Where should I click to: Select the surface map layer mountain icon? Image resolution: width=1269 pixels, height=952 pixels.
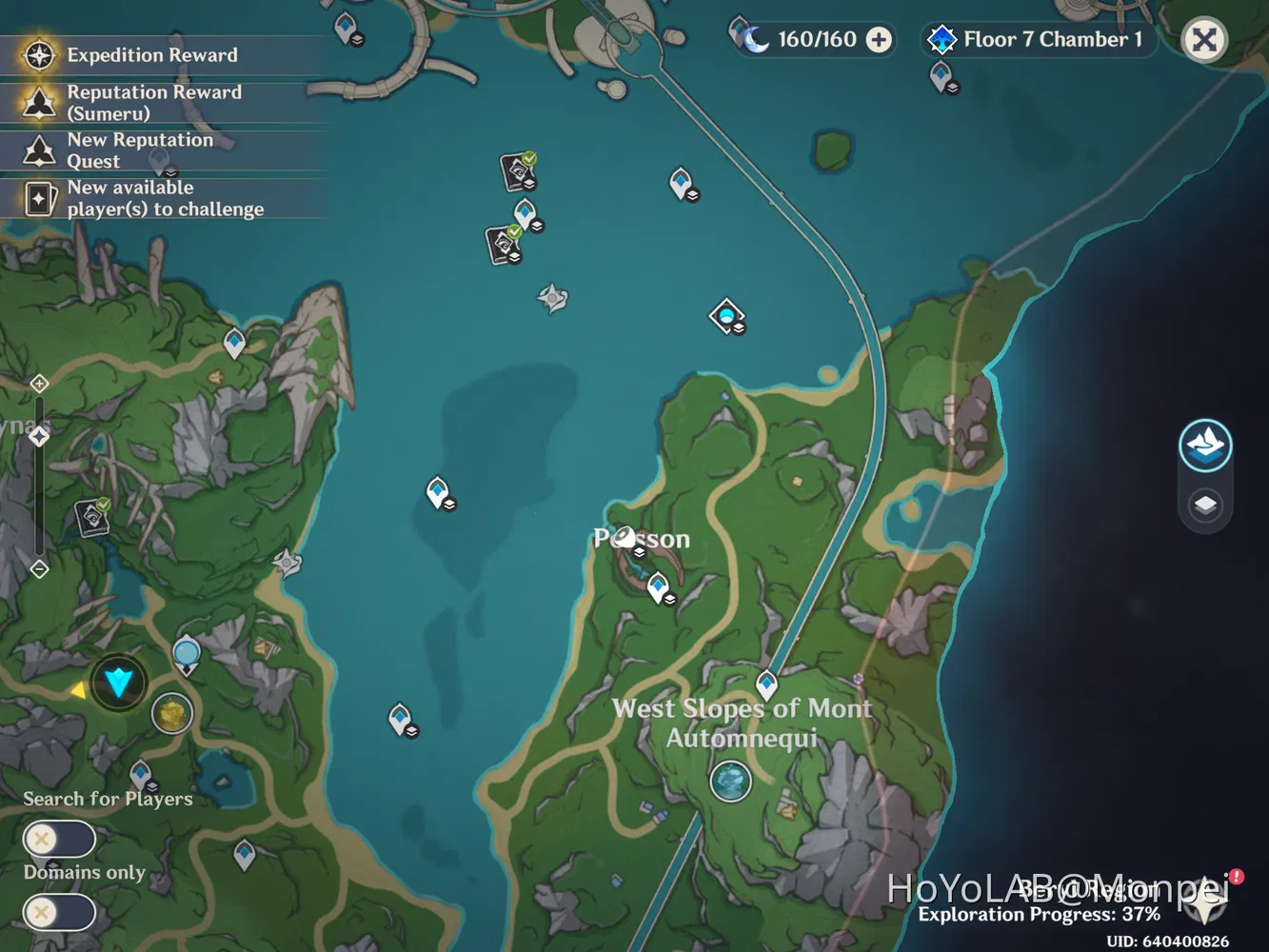[1205, 446]
